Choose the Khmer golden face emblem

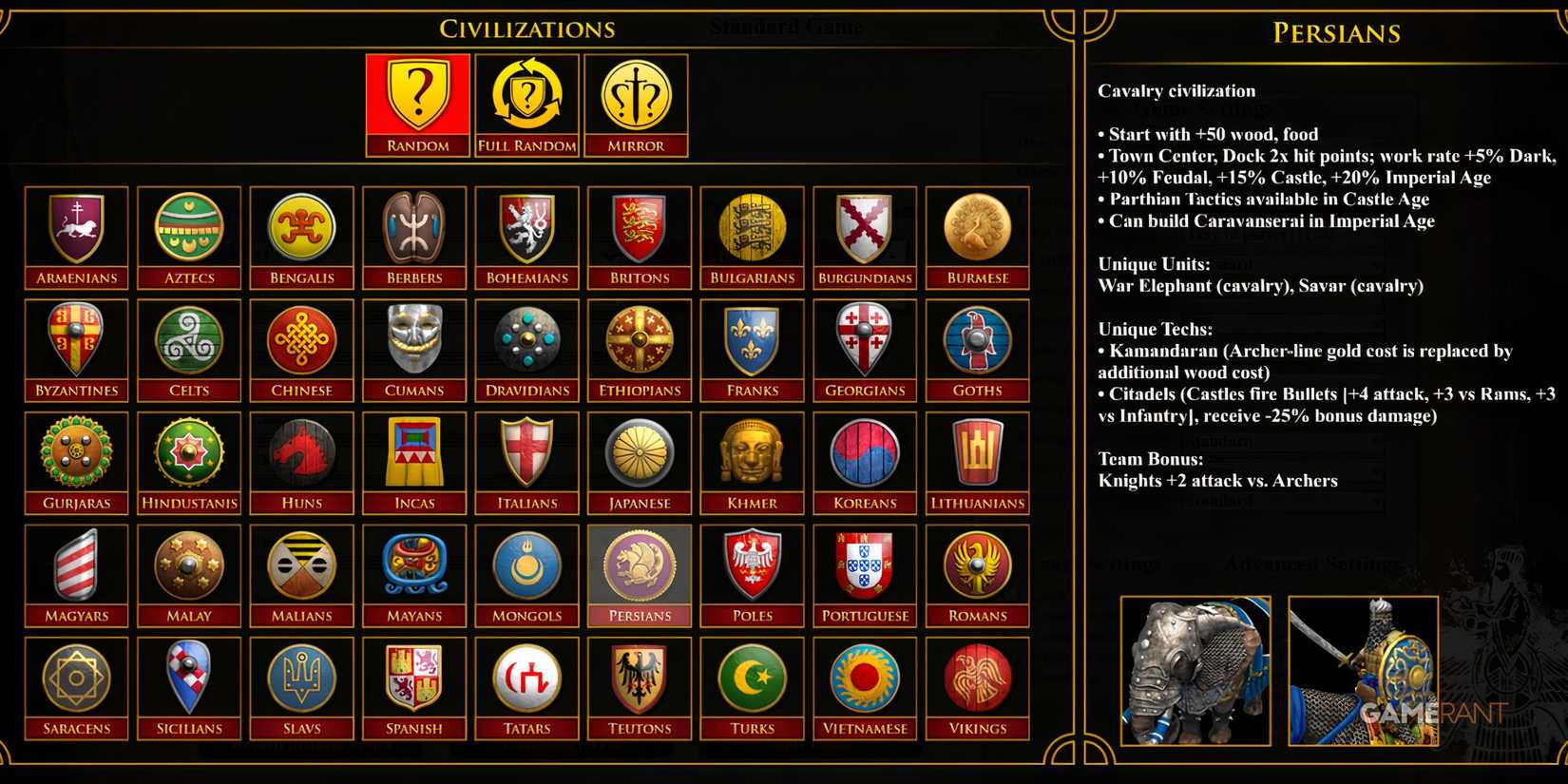point(752,453)
